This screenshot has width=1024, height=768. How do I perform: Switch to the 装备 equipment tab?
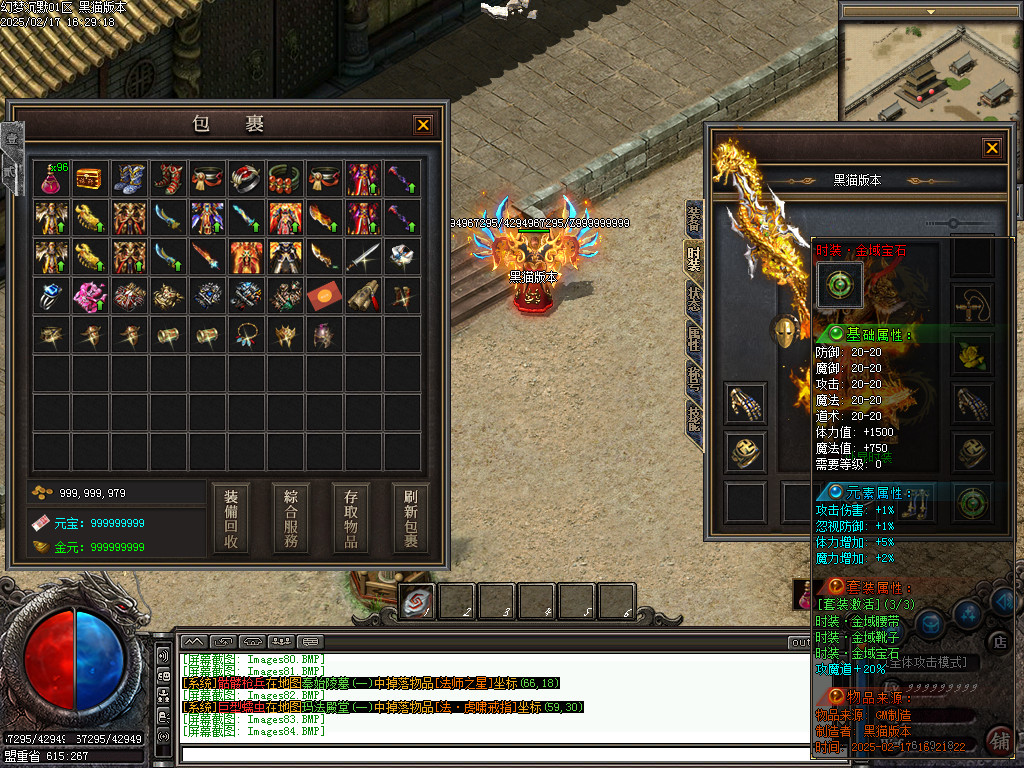pyautogui.click(x=694, y=218)
